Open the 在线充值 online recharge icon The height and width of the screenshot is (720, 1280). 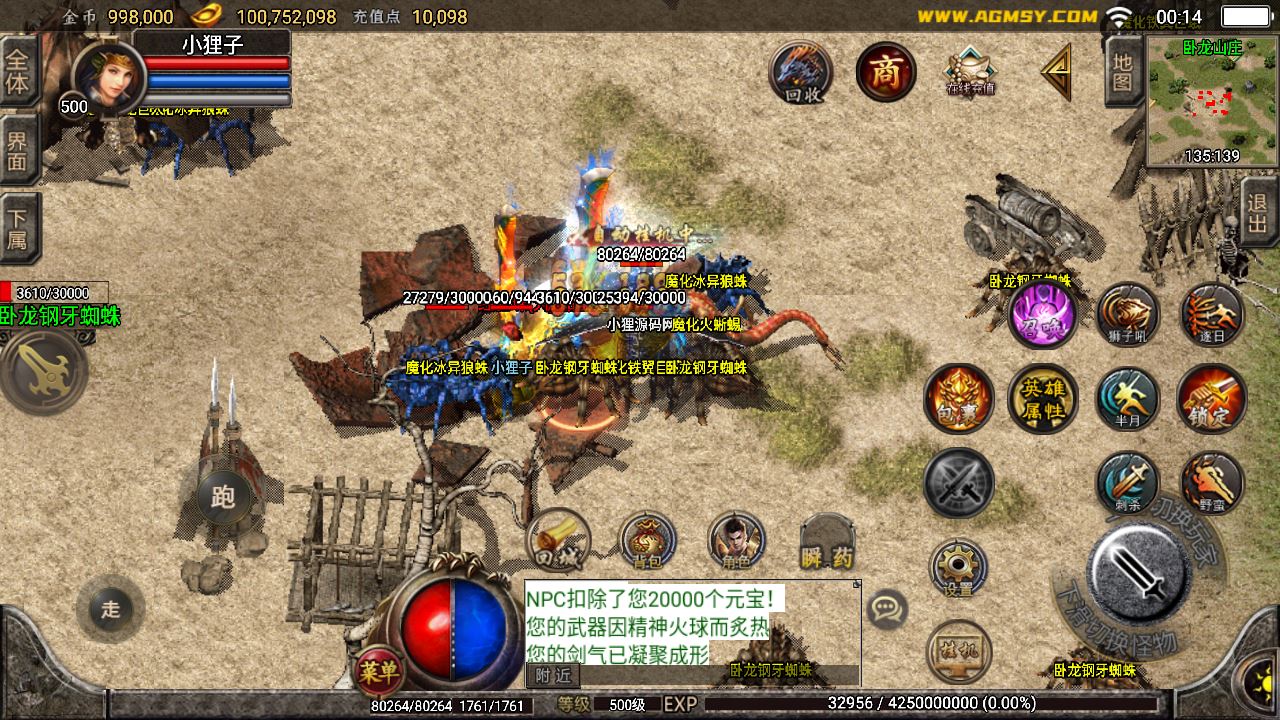[x=970, y=72]
